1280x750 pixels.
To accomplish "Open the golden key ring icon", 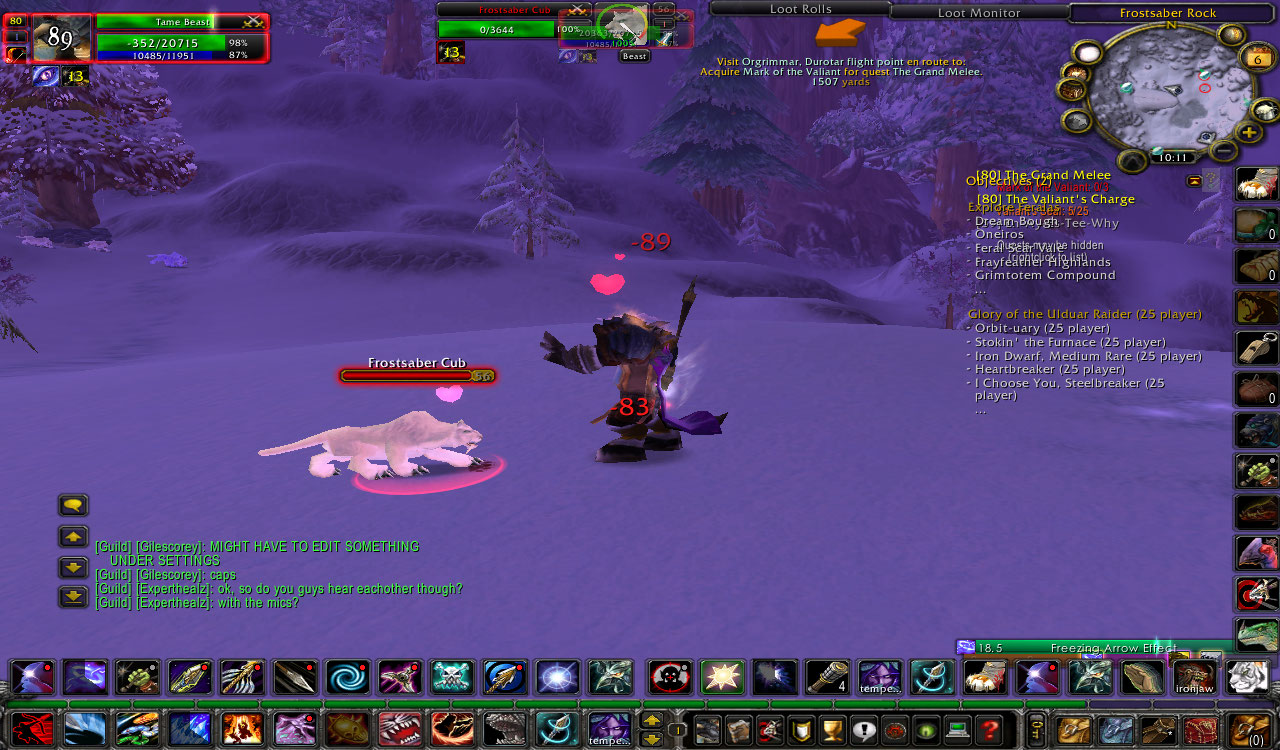I will (x=1036, y=729).
